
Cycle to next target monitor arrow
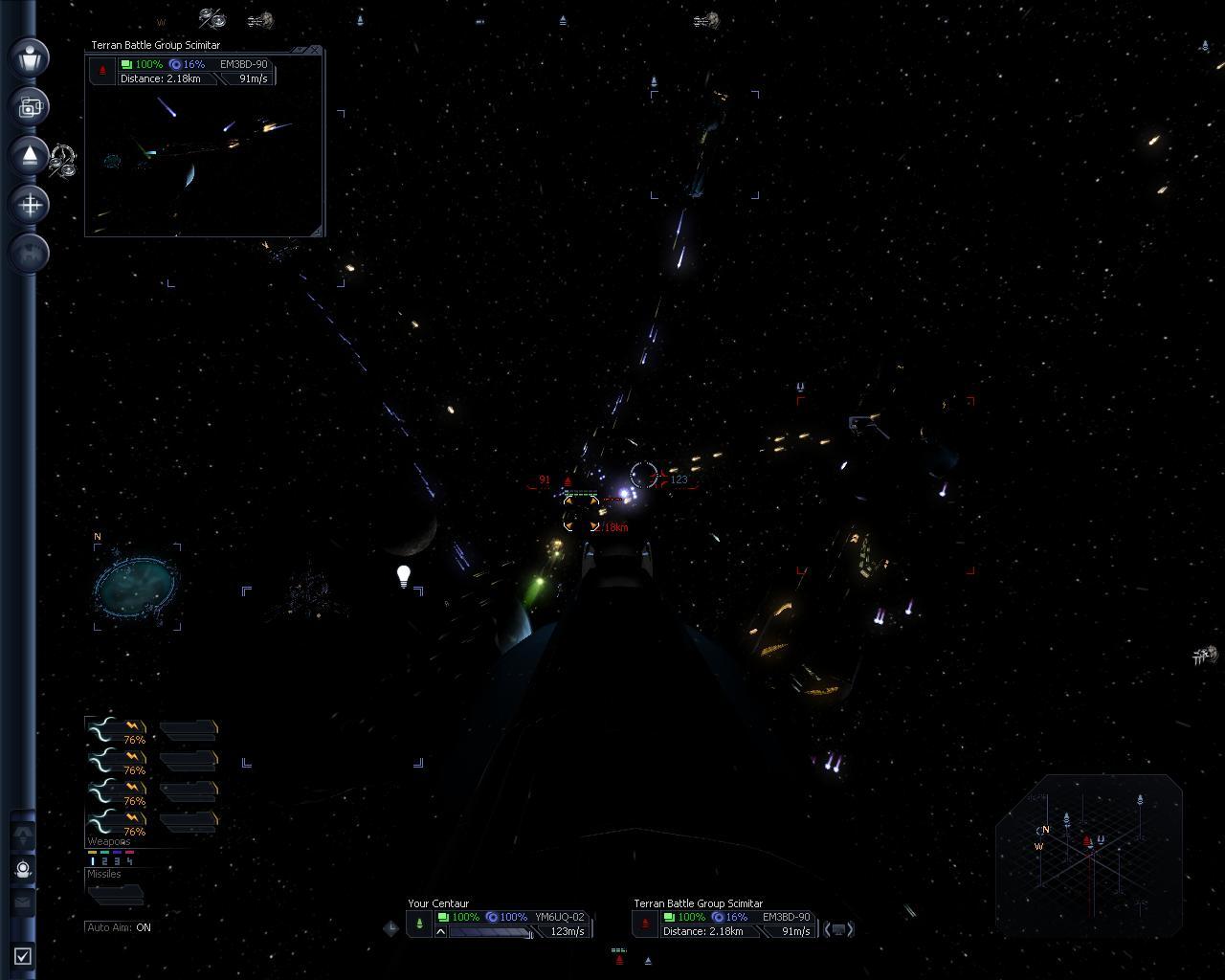(850, 928)
